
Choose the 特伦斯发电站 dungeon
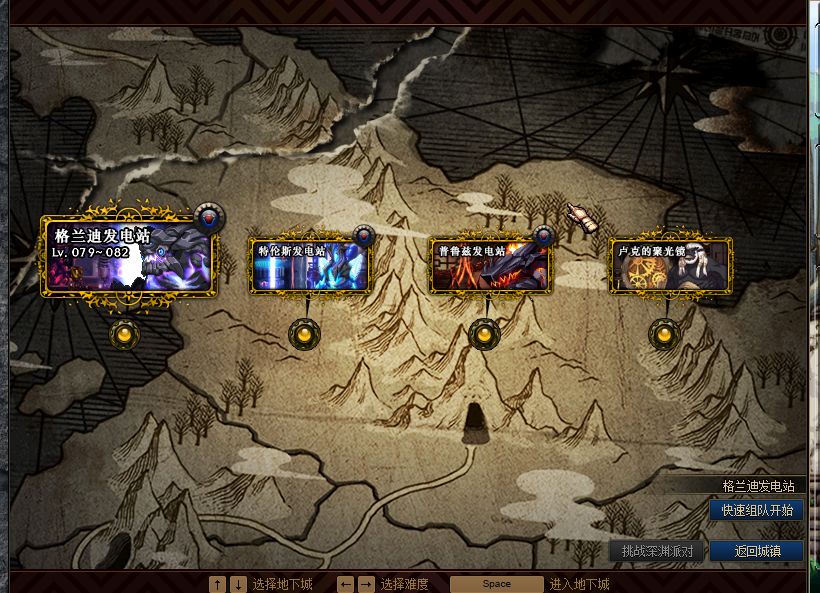pos(310,265)
